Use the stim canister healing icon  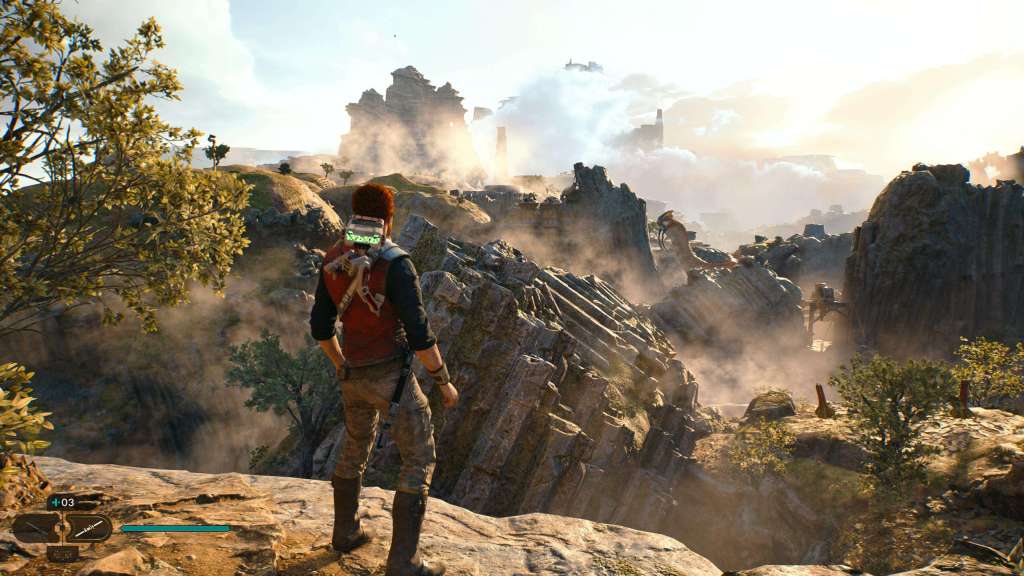[55, 502]
